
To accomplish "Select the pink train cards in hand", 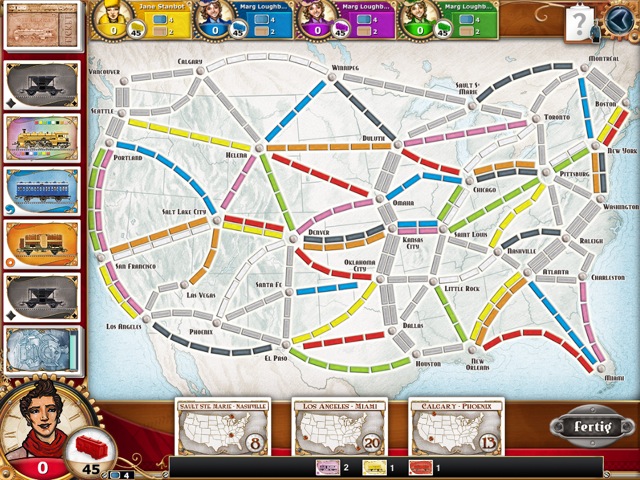I will tap(328, 467).
